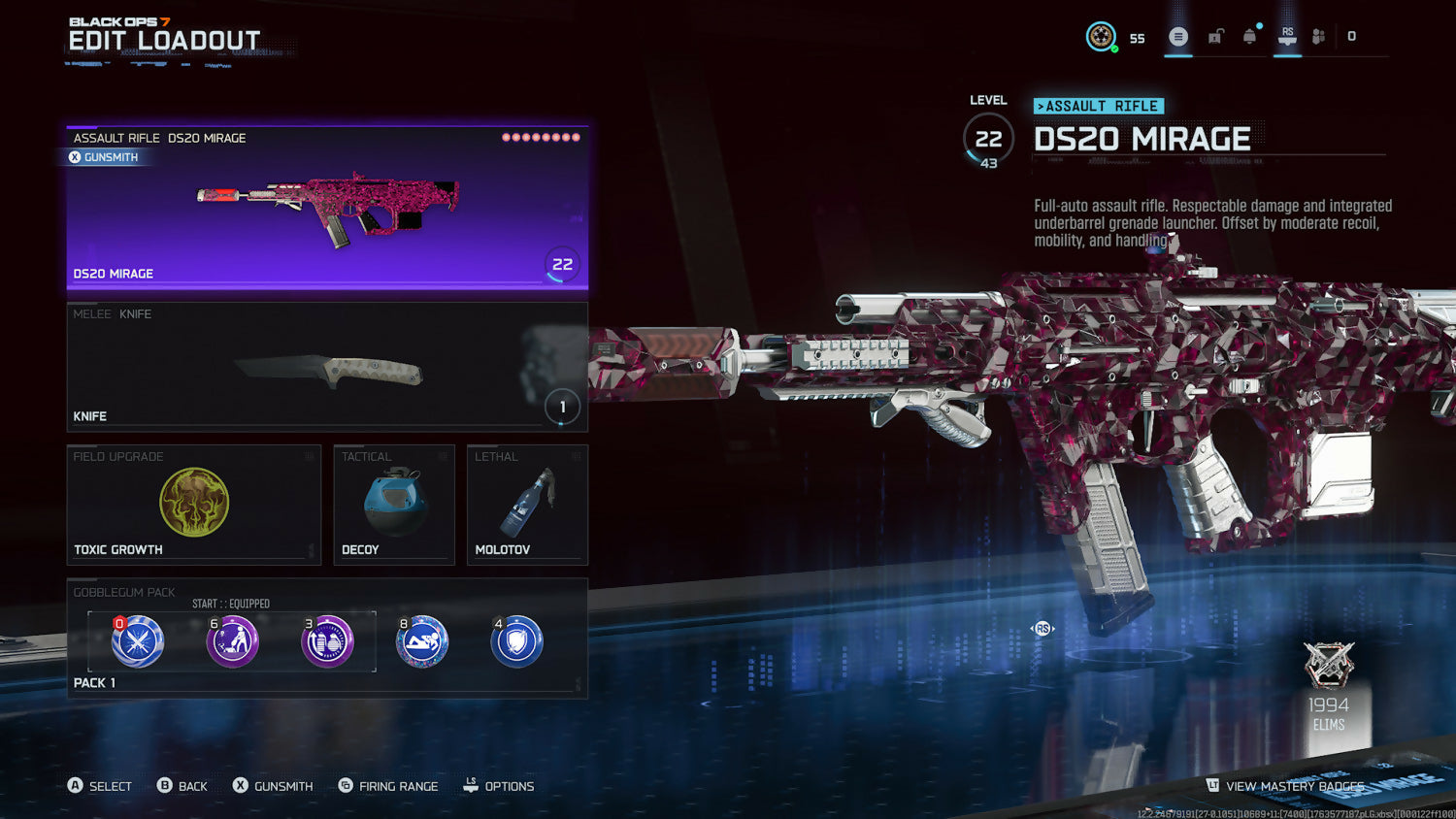Screen dimensions: 1456x819
Task: Open the Knife melee weapon slot
Action: pyautogui.click(x=327, y=367)
